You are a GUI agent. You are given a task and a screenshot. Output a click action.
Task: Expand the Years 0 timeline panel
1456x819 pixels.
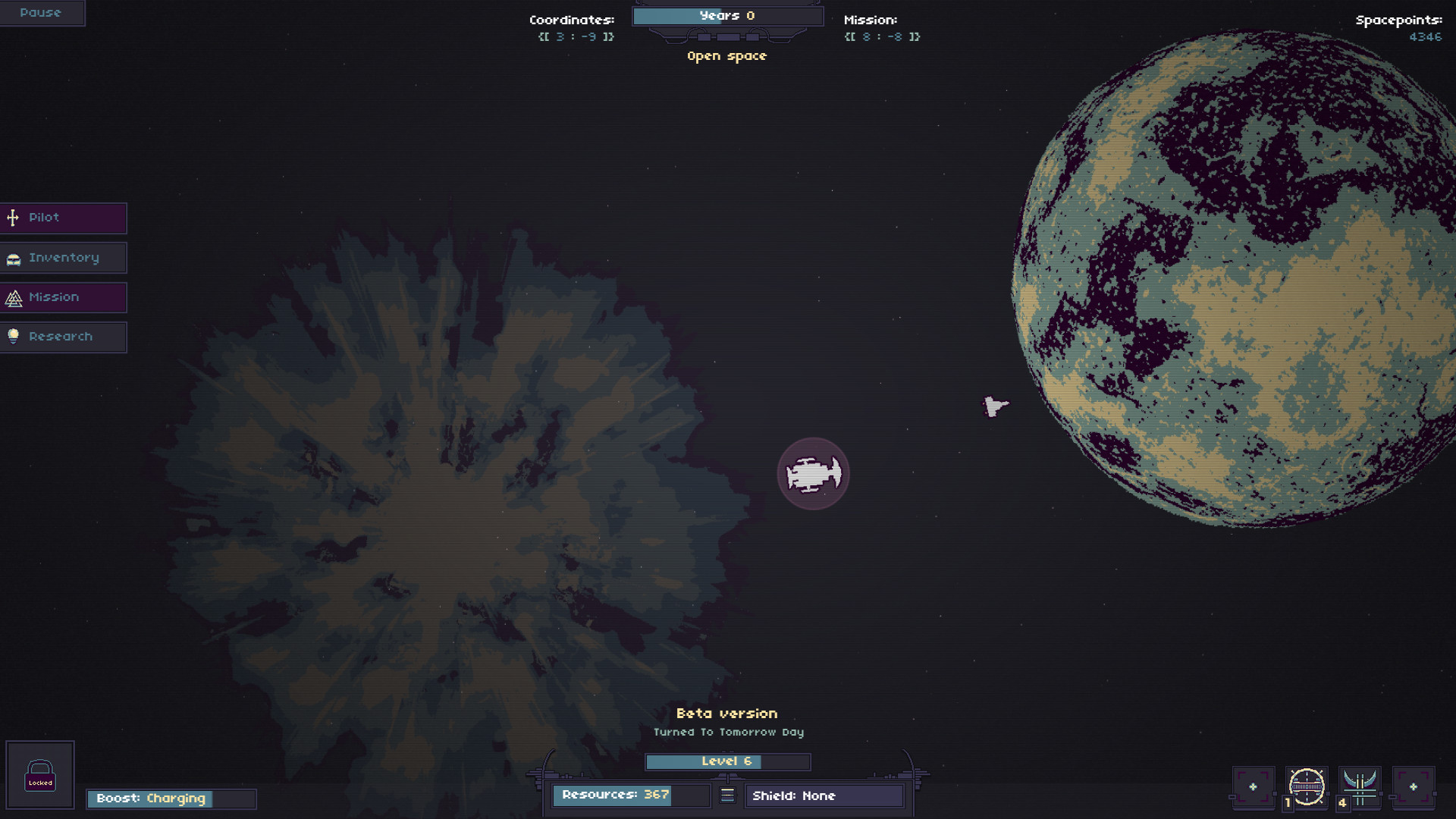point(726,15)
